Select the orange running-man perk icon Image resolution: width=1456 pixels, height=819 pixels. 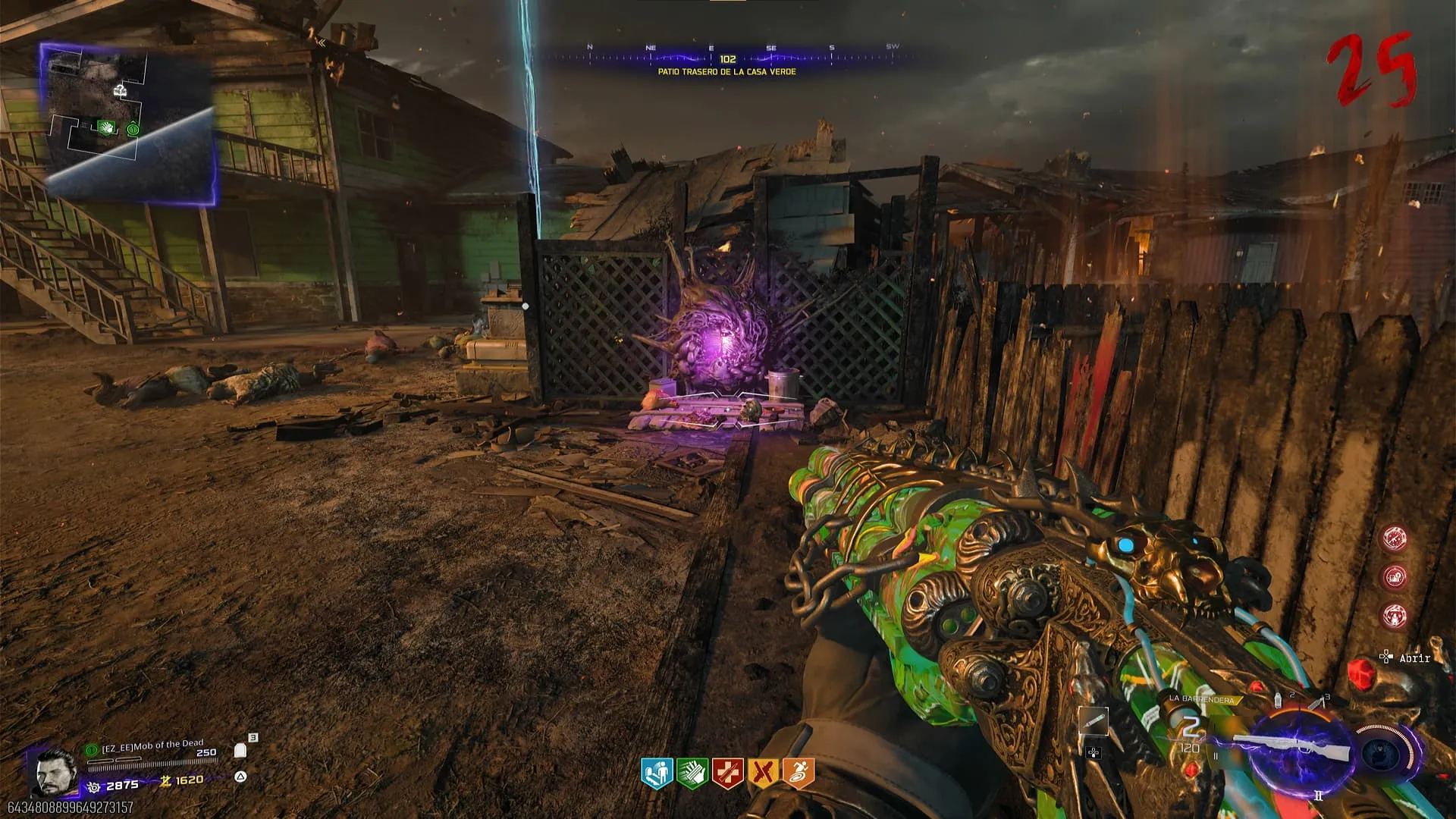coord(798,773)
